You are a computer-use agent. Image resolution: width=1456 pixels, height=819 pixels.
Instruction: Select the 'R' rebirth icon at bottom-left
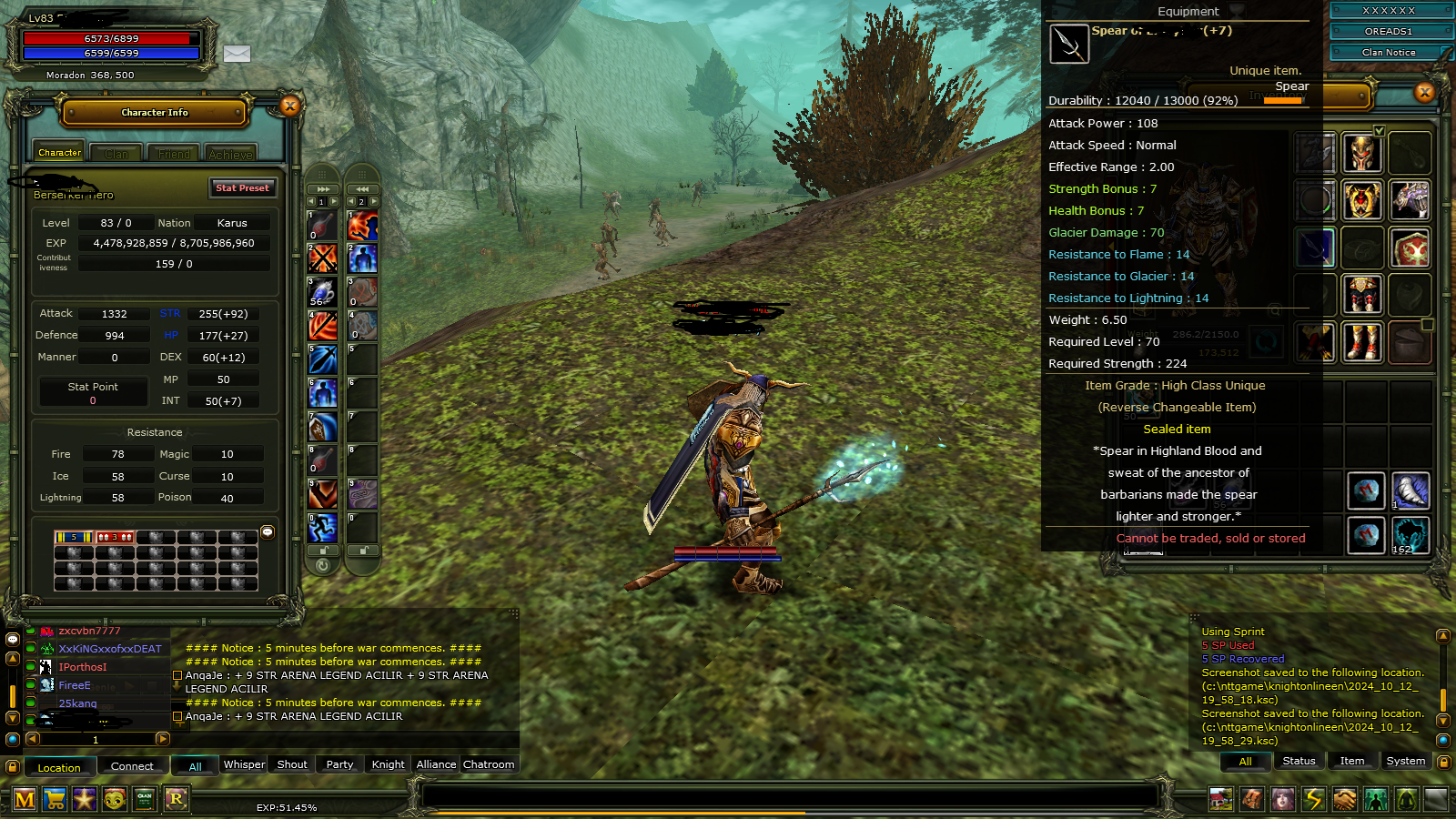tap(177, 799)
